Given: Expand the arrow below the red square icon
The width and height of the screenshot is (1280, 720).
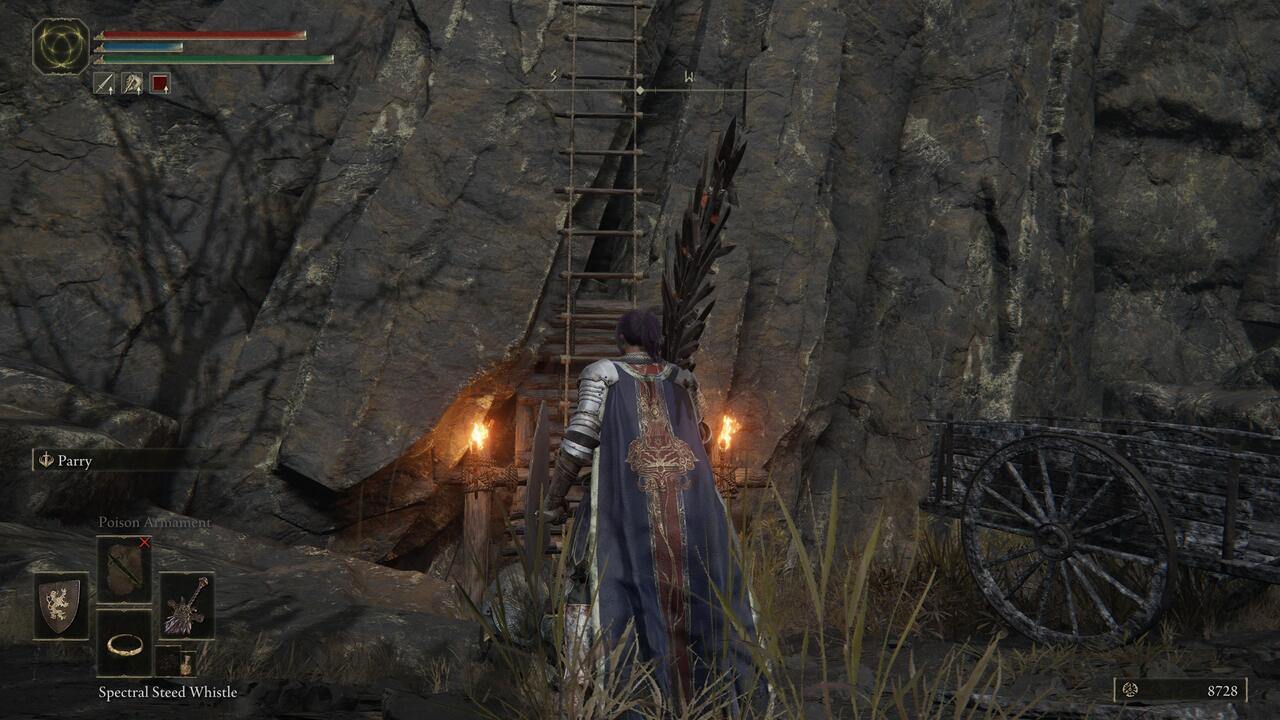Looking at the screenshot, I should [x=166, y=89].
